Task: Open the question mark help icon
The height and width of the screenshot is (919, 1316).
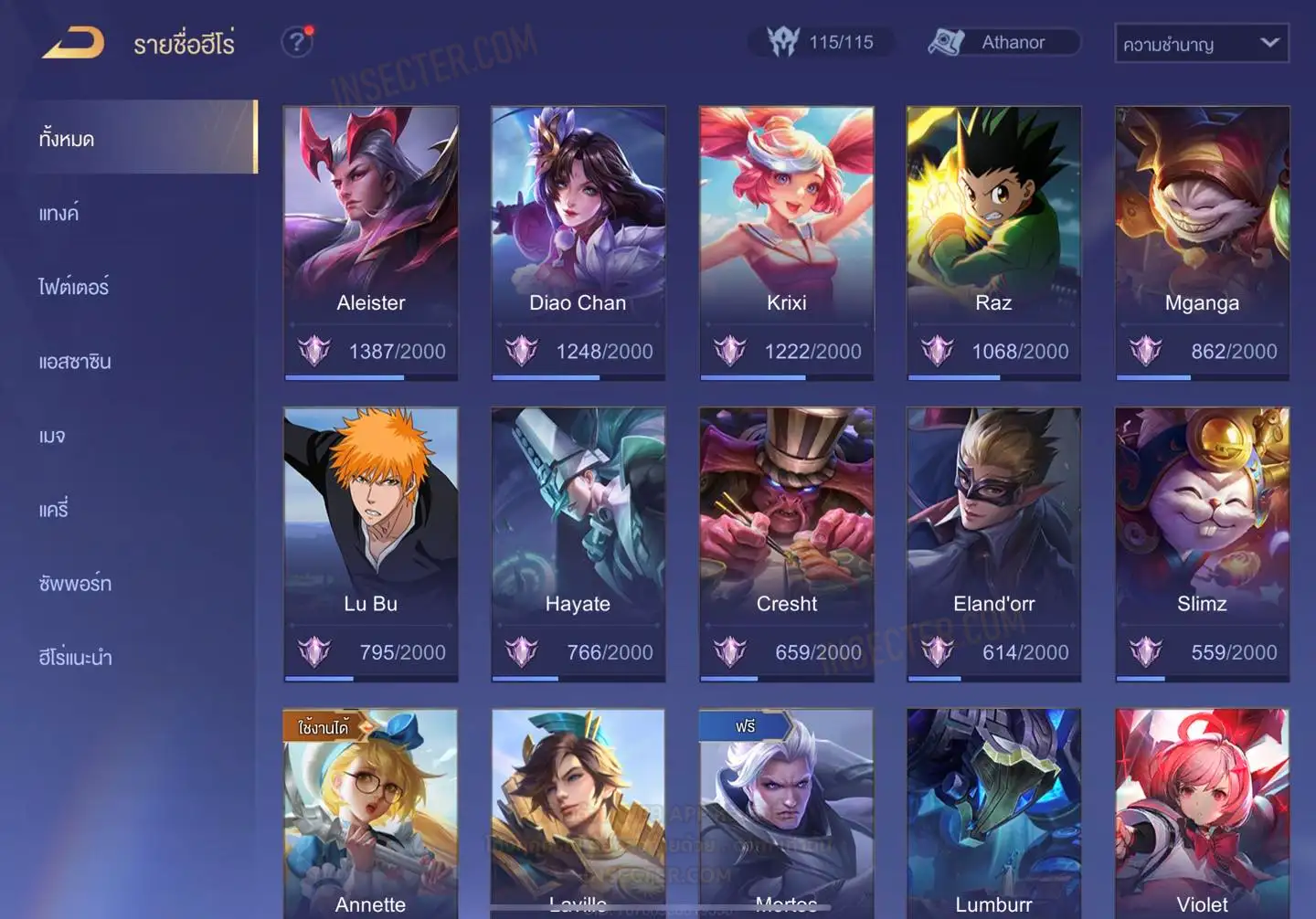Action: coord(296,42)
